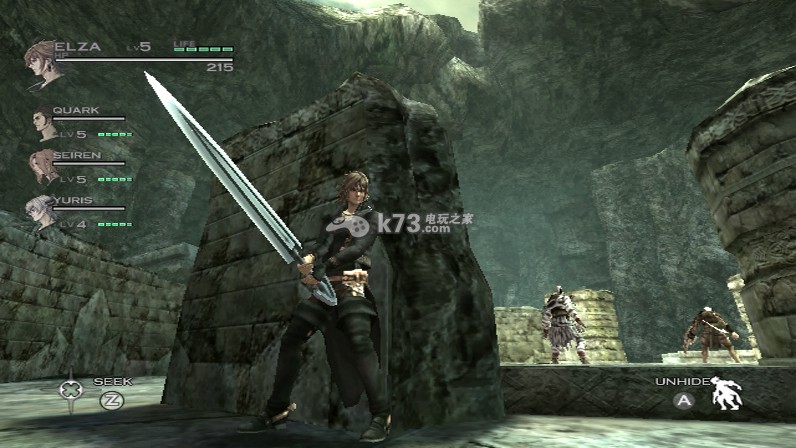Click Seiren's party portrait
Image resolution: width=796 pixels, height=448 pixels.
pos(44,166)
